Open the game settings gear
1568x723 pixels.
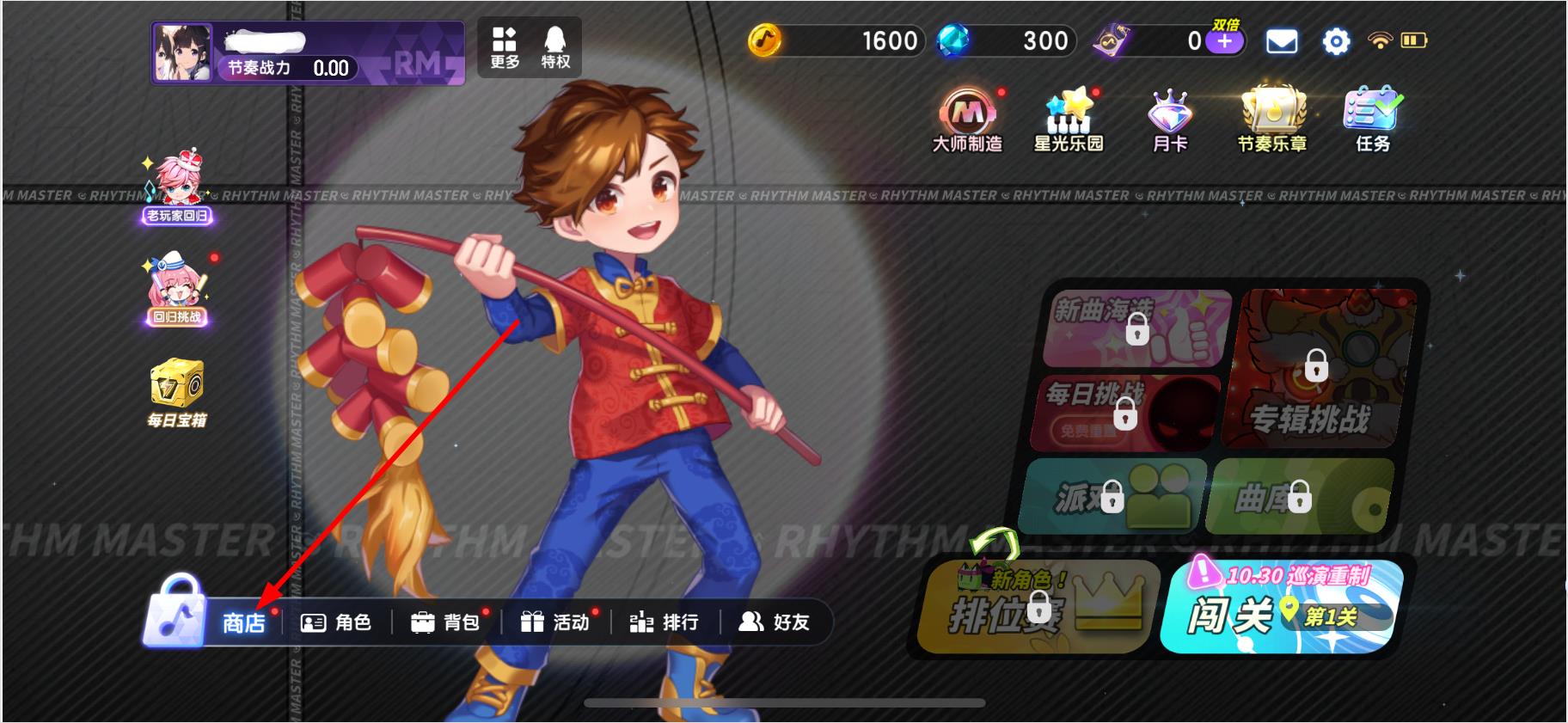1335,41
